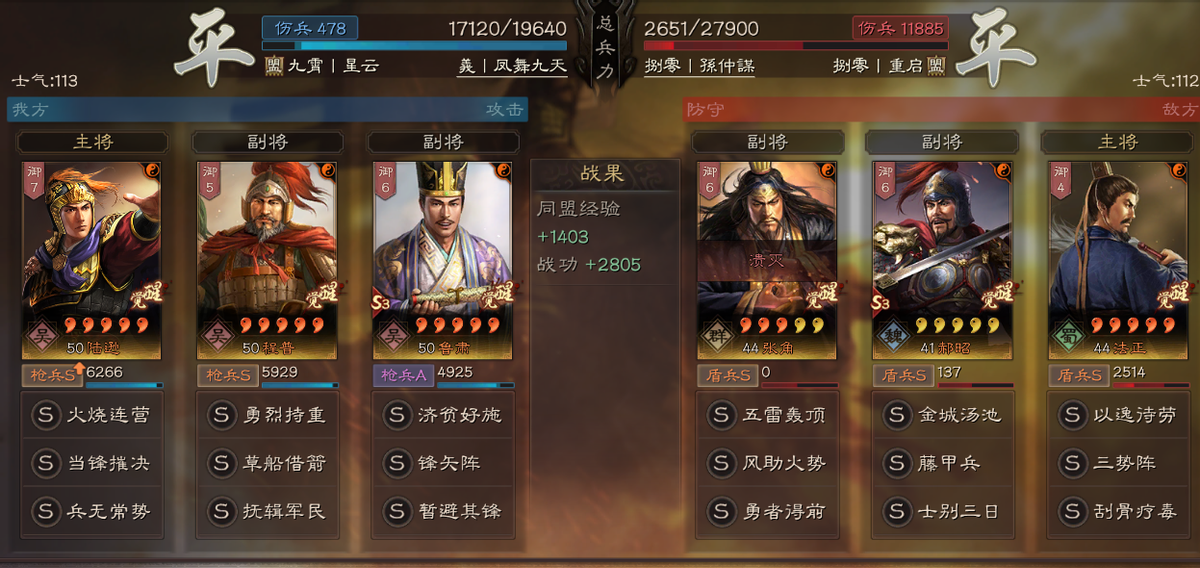The height and width of the screenshot is (568, 1200).
Task: Open the 锋矢阵 skill
Action: pyautogui.click(x=442, y=463)
